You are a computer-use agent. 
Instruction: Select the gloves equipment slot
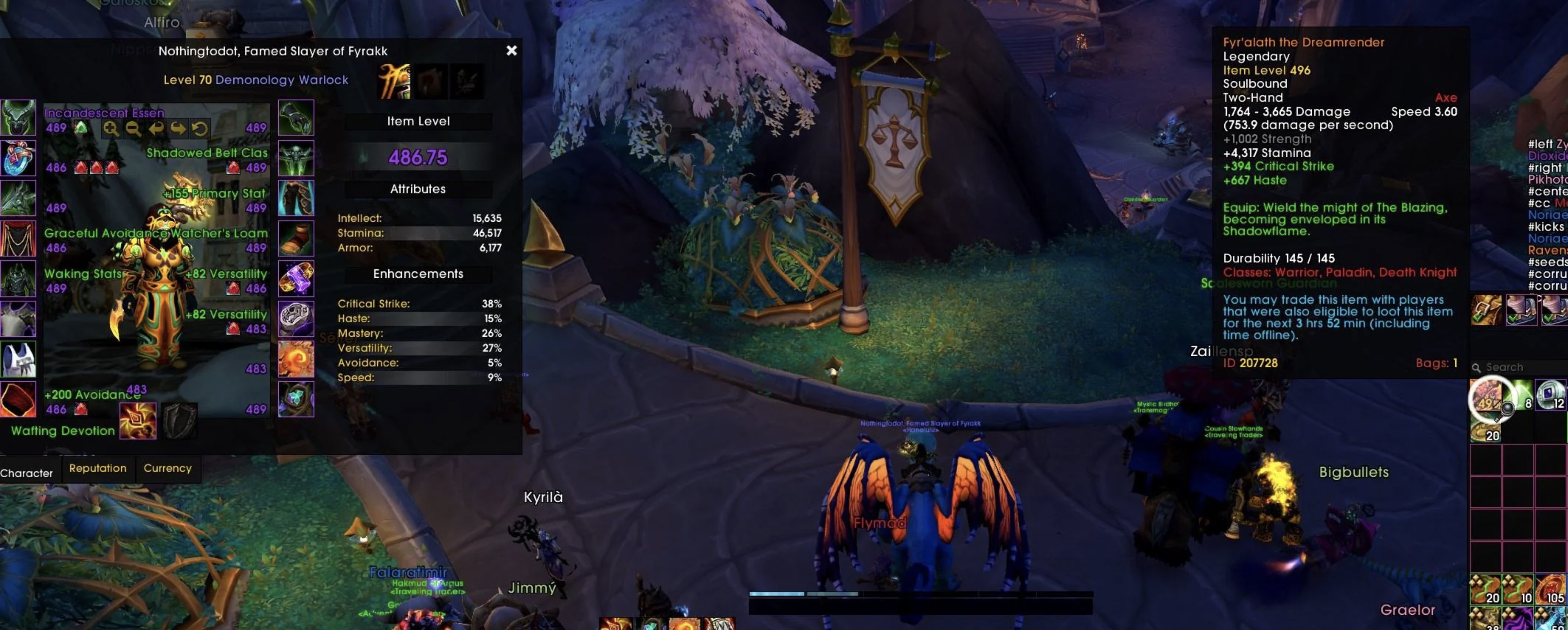pos(296,118)
